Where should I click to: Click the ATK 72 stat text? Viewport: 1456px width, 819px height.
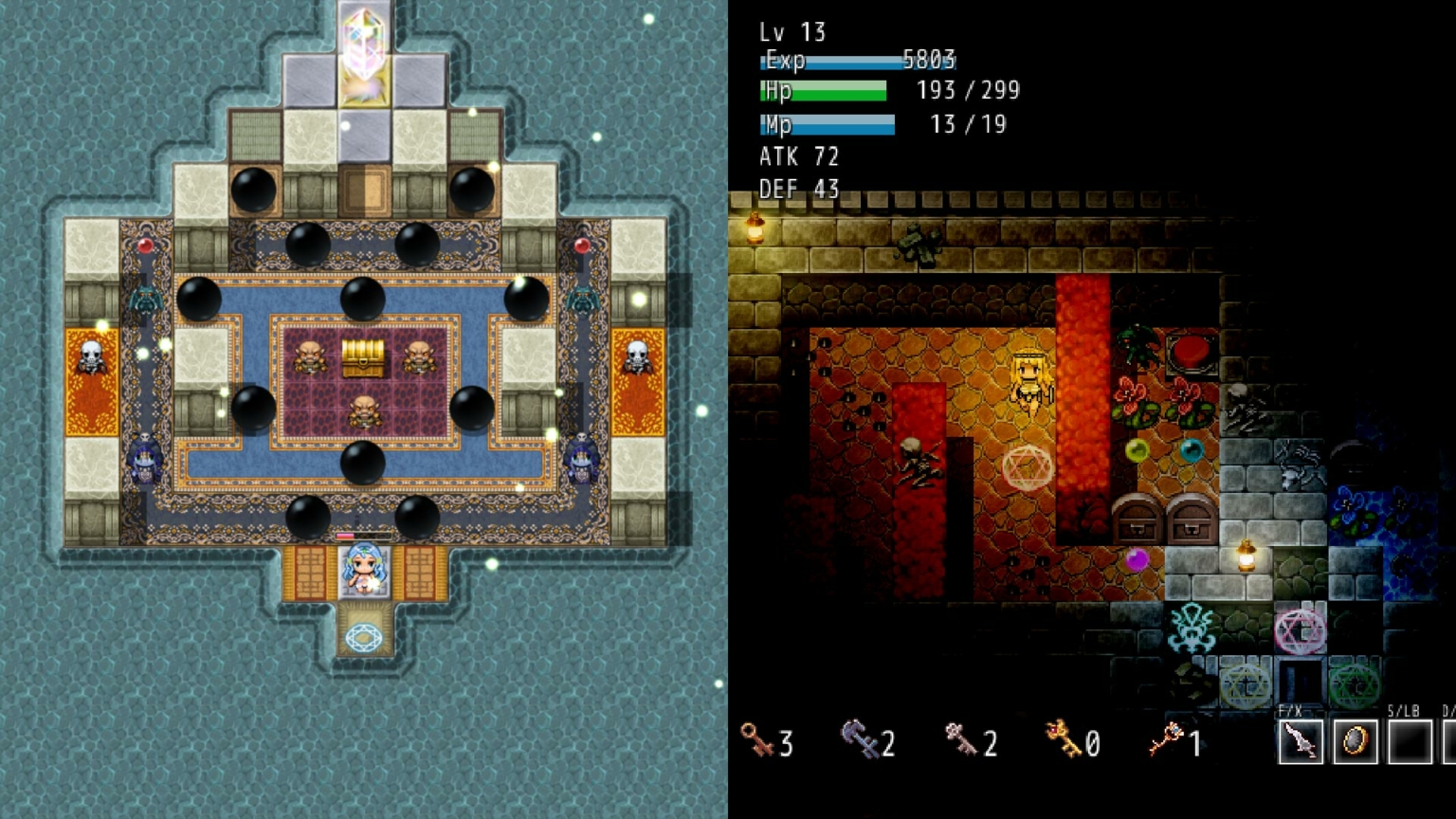797,155
